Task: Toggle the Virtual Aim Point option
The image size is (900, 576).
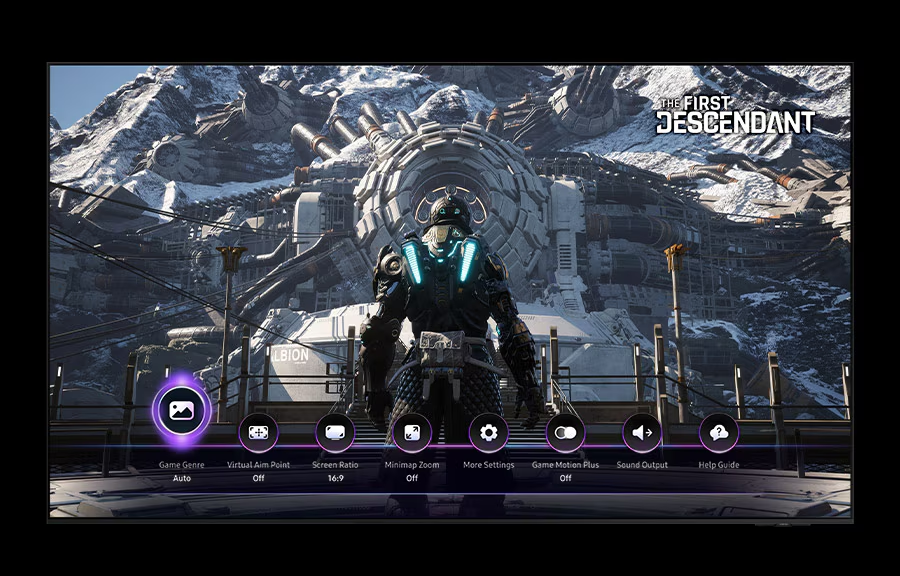Action: tap(258, 433)
